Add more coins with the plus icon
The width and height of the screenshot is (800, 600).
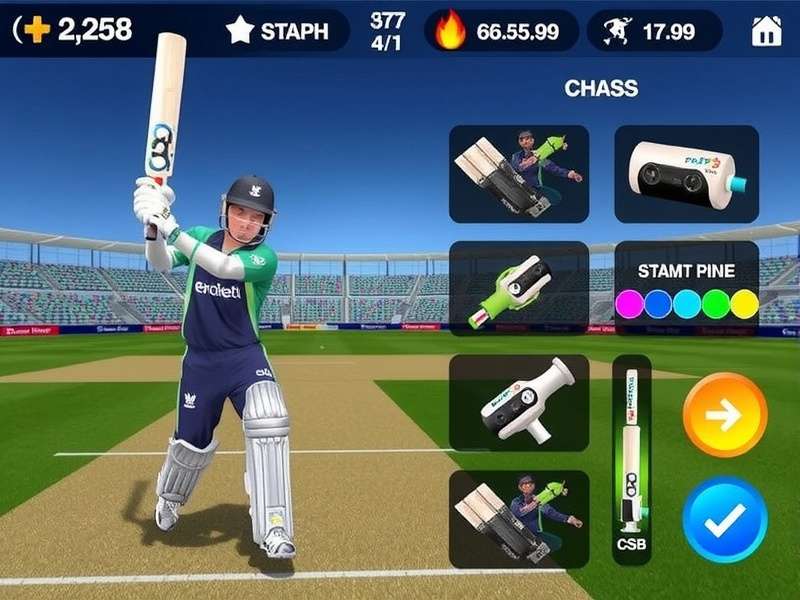[x=36, y=30]
